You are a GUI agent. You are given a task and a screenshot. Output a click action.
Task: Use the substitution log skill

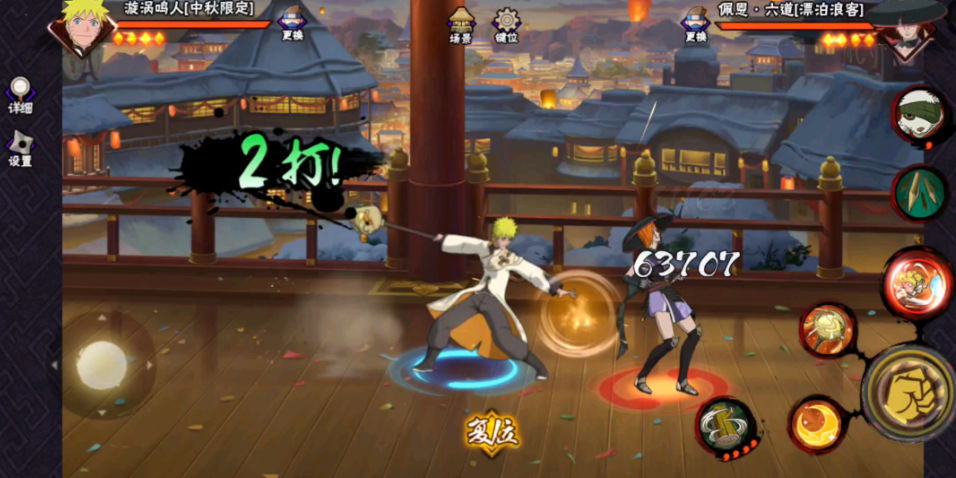(x=725, y=426)
